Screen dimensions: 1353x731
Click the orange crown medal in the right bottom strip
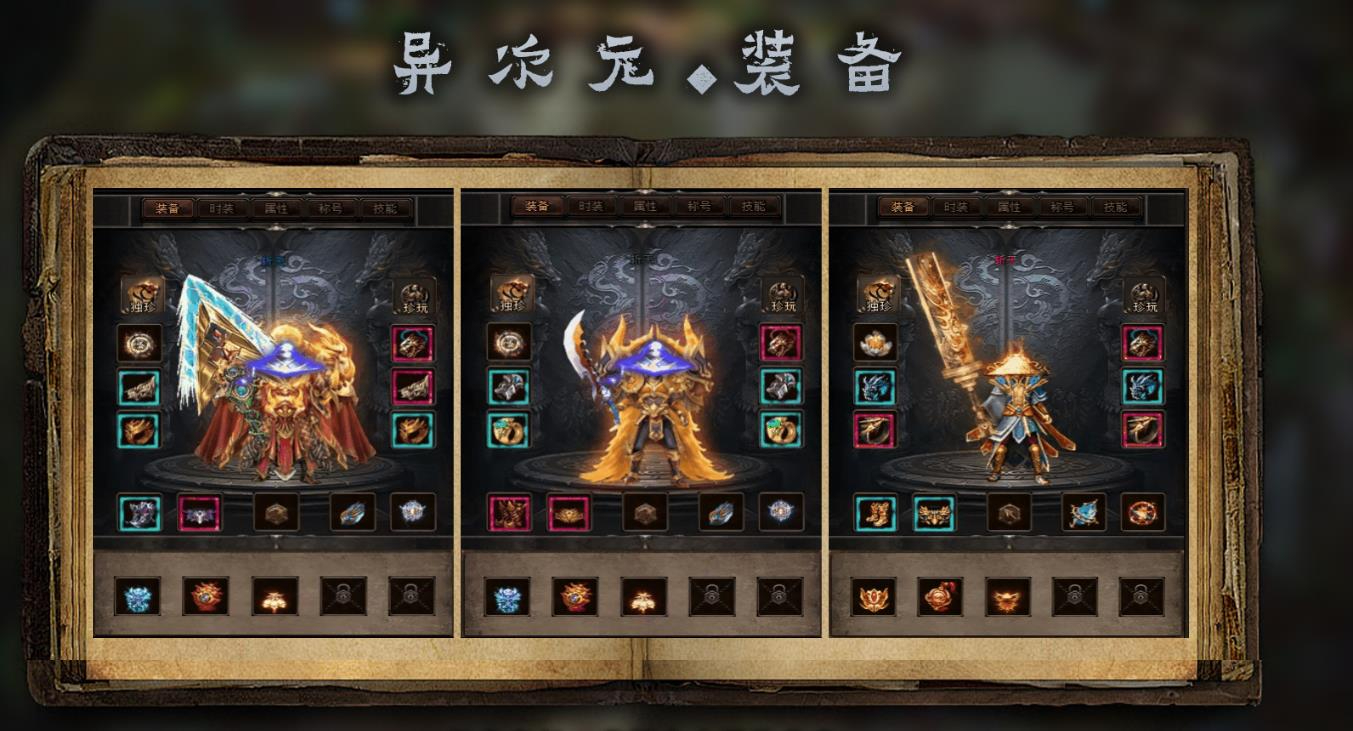[x=873, y=596]
